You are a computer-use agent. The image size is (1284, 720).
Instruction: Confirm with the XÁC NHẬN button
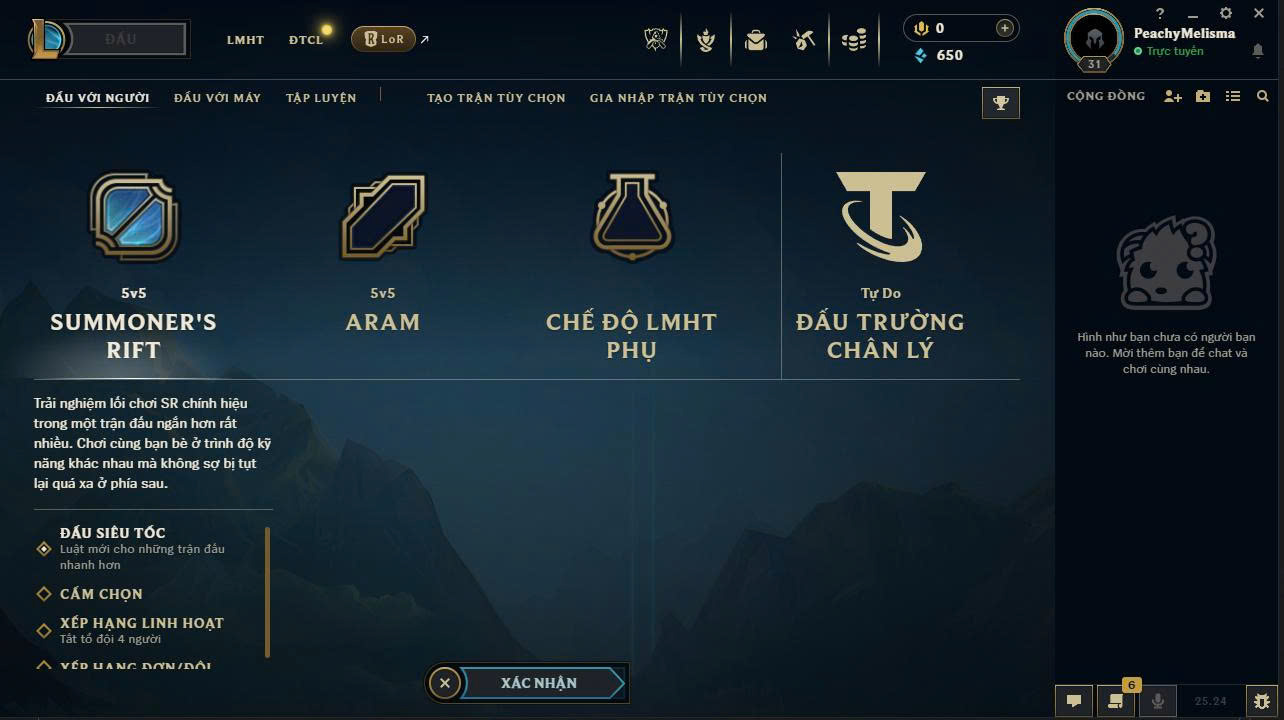pos(539,683)
